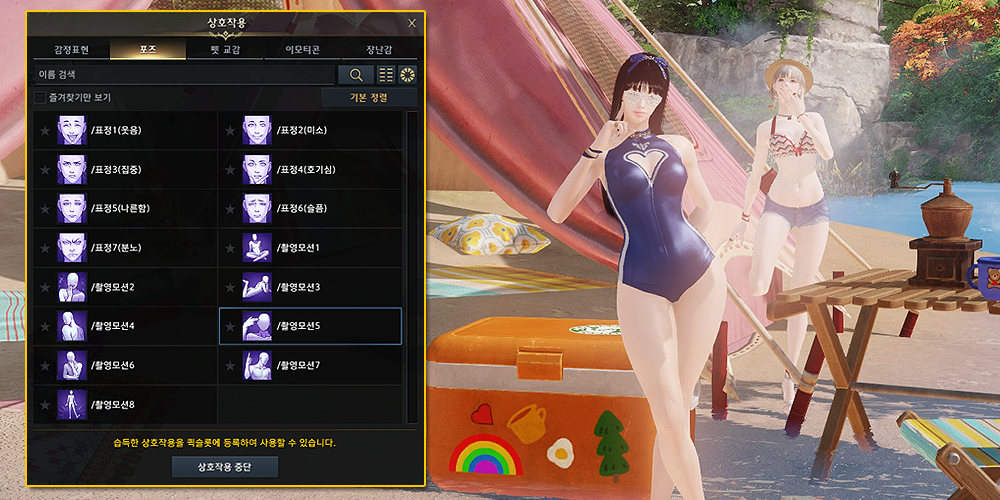The image size is (1000, 500).
Task: Click the magnifying glass search button
Action: click(355, 75)
